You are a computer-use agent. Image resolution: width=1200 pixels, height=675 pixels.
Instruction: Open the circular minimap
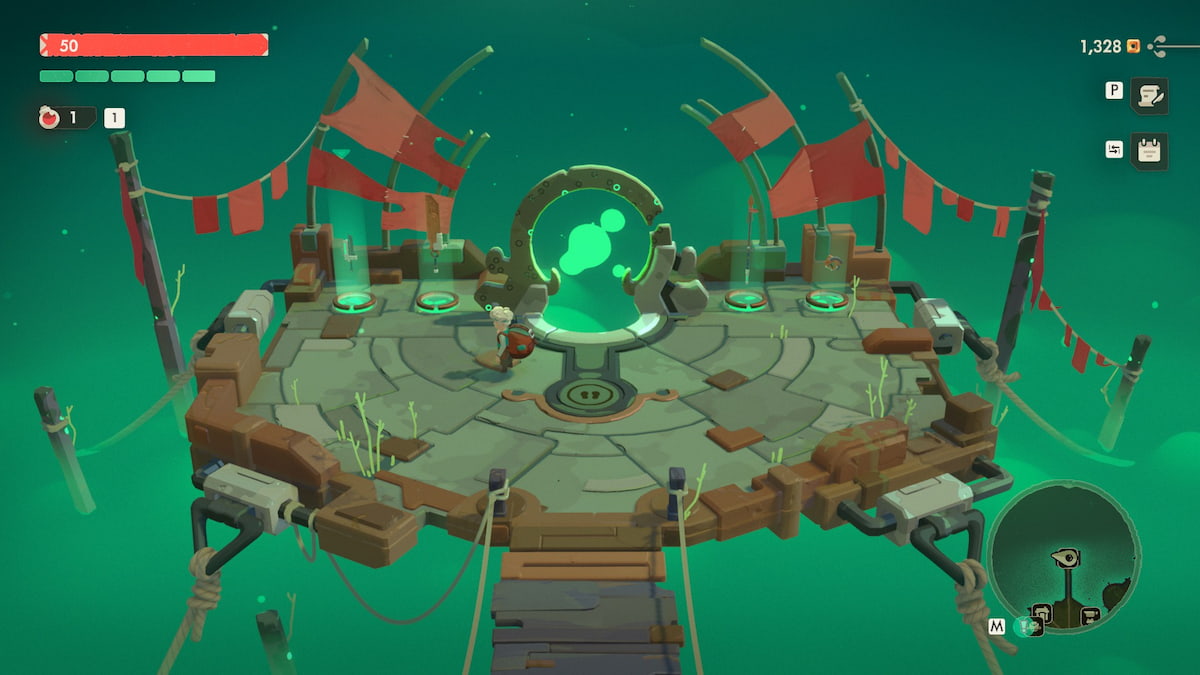pyautogui.click(x=1063, y=555)
